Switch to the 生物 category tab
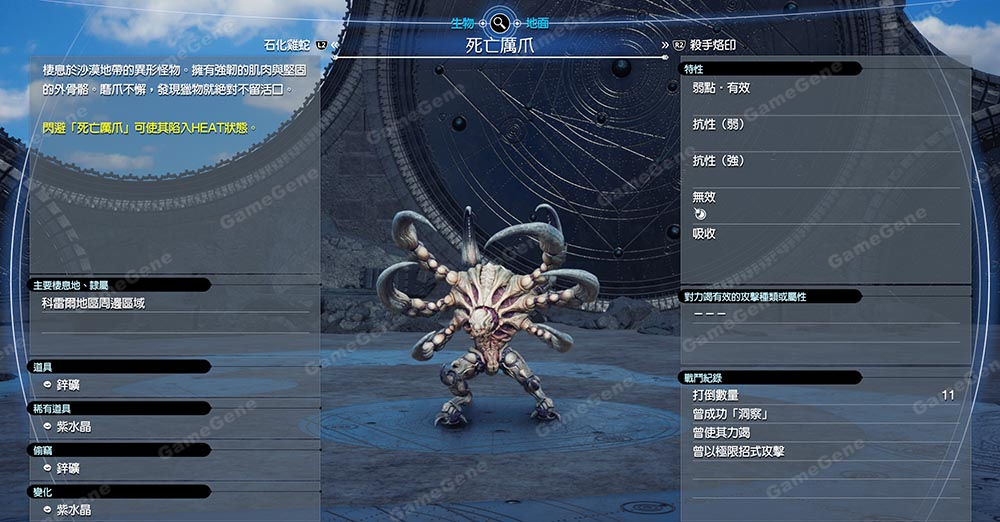Image resolution: width=1000 pixels, height=522 pixels. (x=462, y=21)
